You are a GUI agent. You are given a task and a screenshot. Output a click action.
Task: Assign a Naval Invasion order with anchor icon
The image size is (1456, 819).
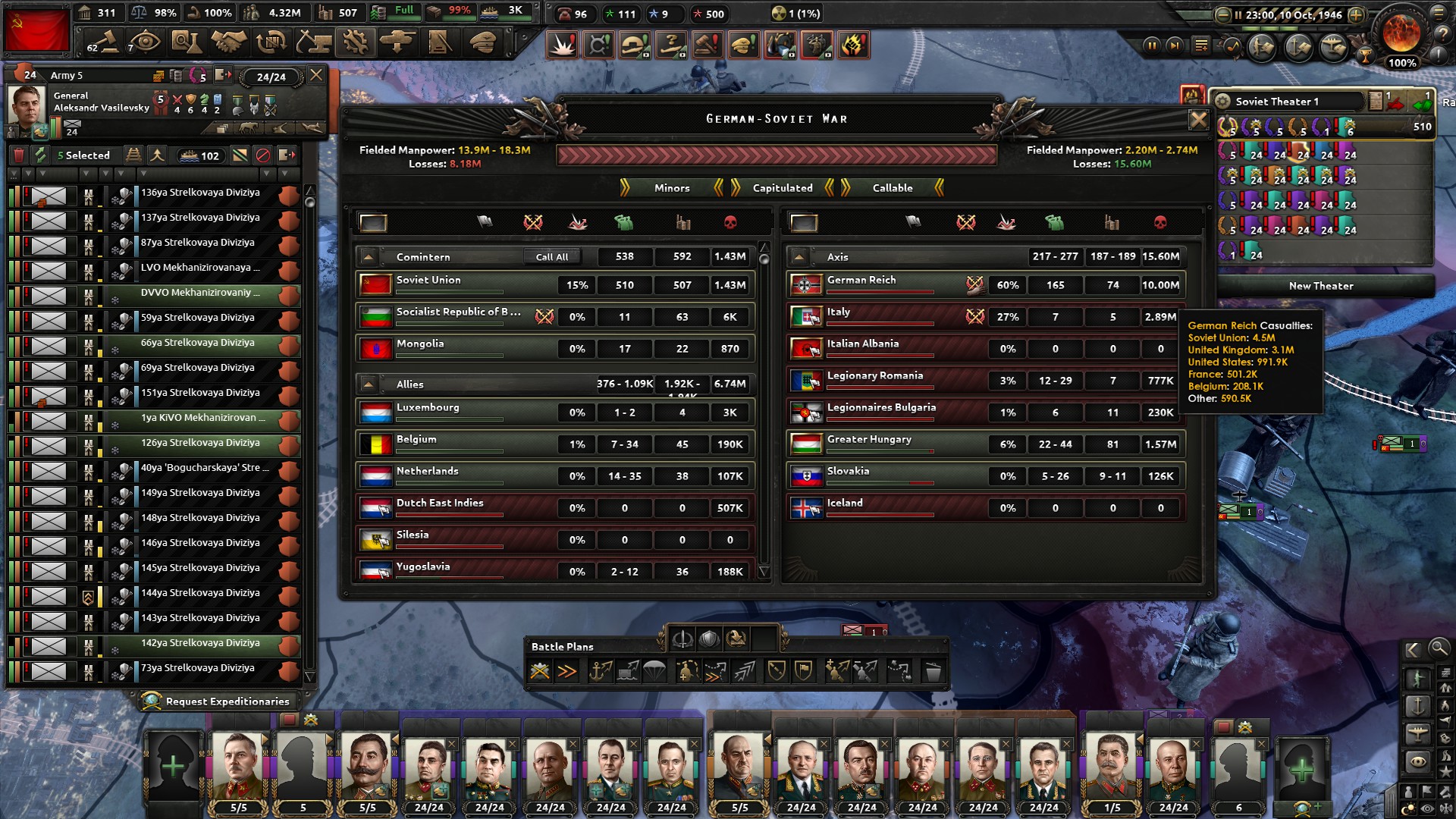600,671
